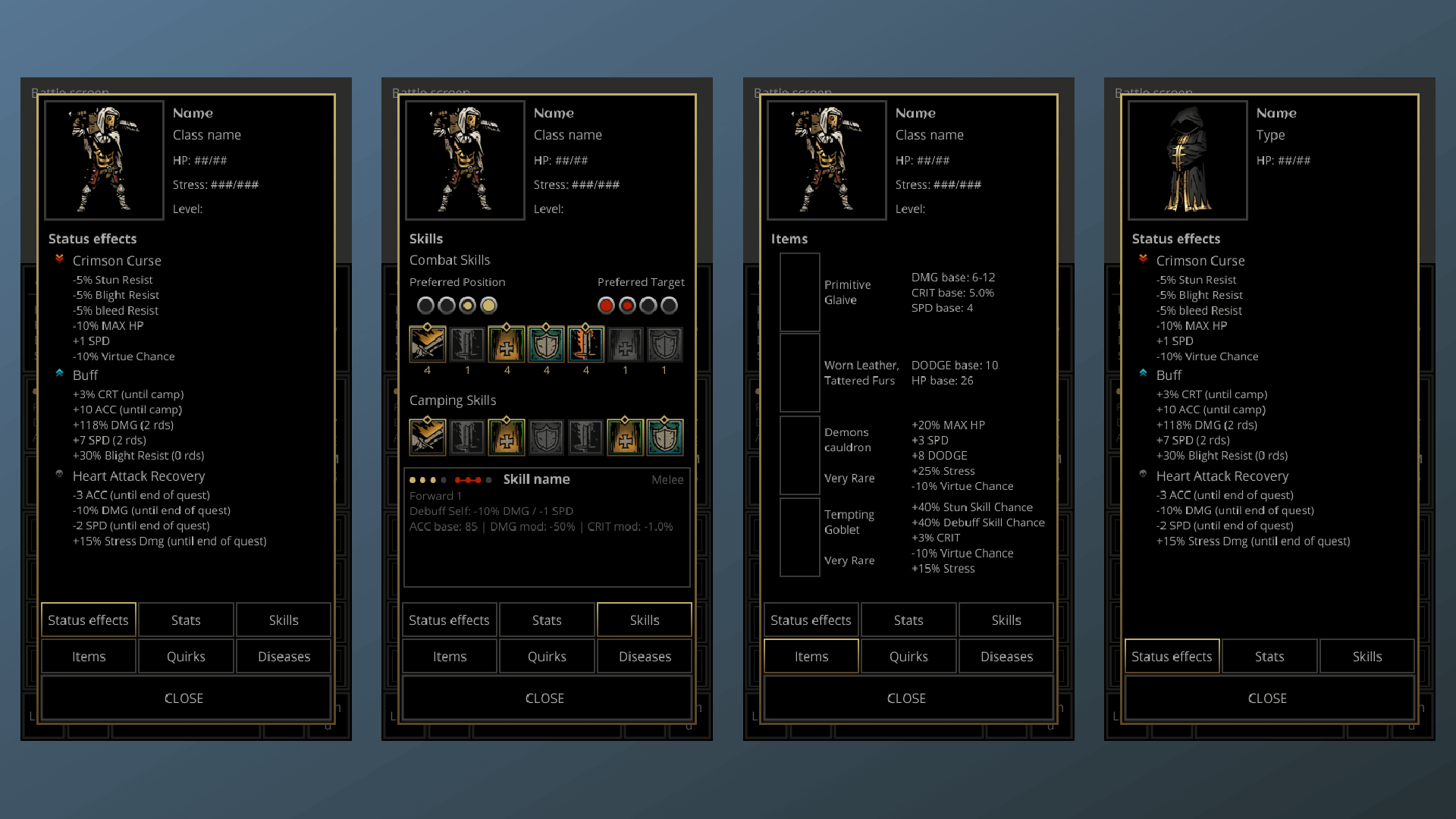The height and width of the screenshot is (819, 1456).
Task: Click the hooded figure character portrait
Action: (1187, 159)
